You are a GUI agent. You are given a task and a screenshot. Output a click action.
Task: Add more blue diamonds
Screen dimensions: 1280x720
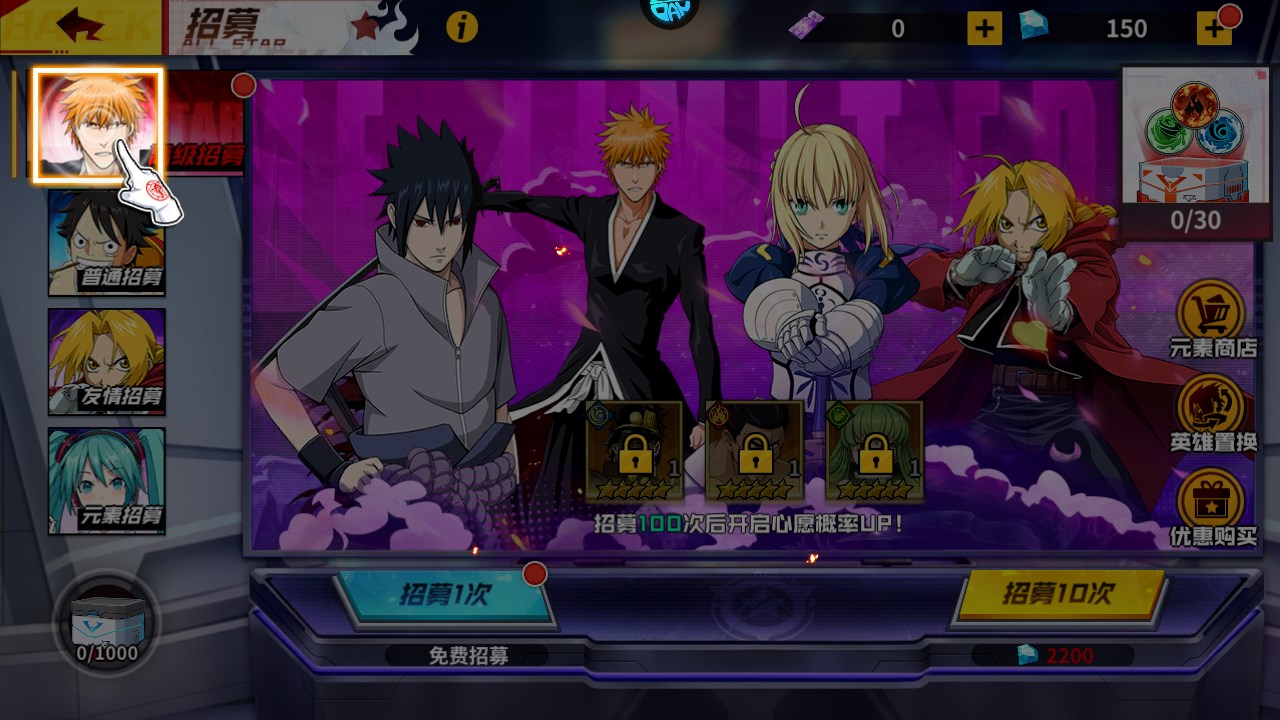(x=1214, y=28)
